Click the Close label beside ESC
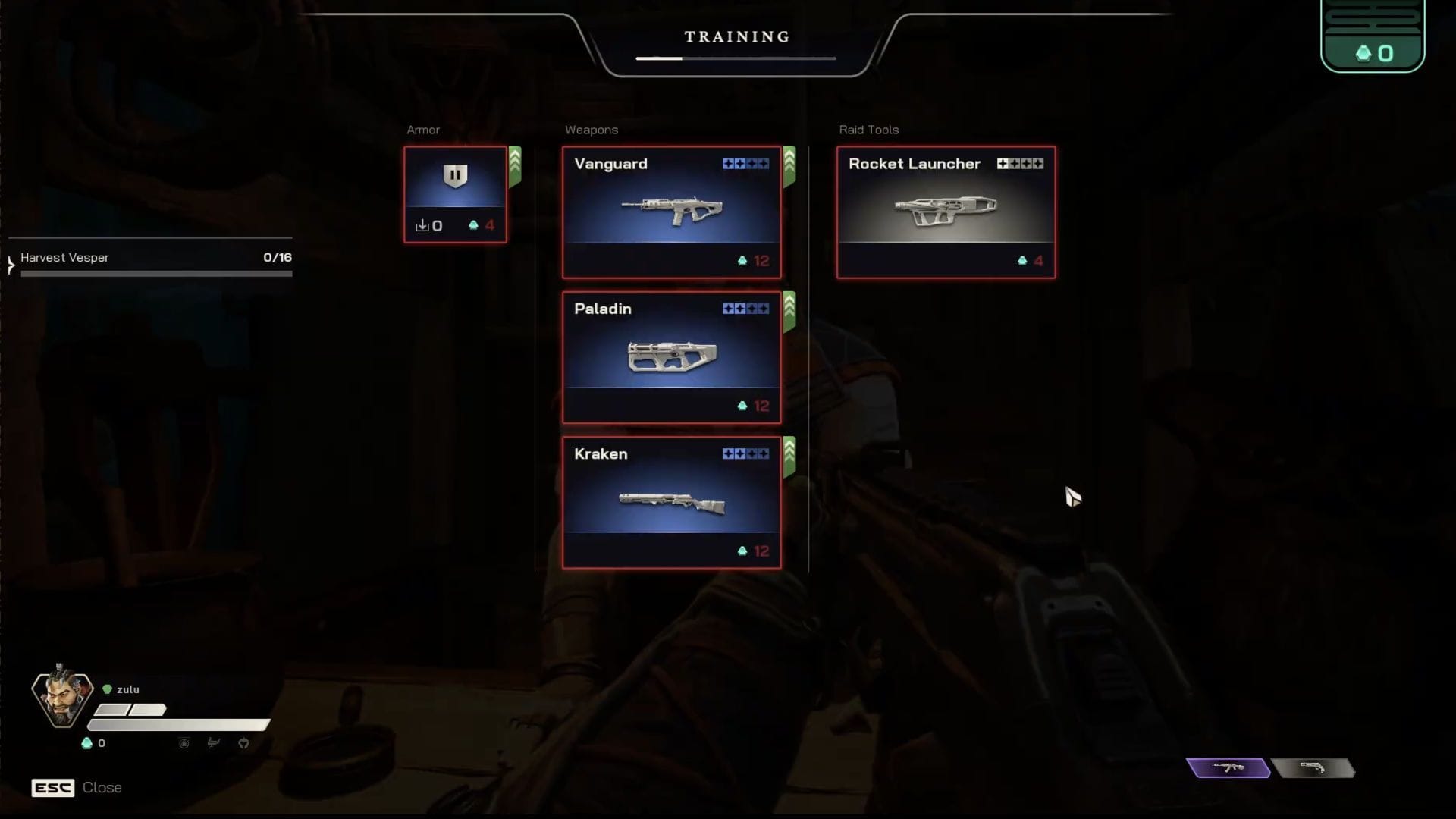Image resolution: width=1456 pixels, height=819 pixels. click(102, 788)
